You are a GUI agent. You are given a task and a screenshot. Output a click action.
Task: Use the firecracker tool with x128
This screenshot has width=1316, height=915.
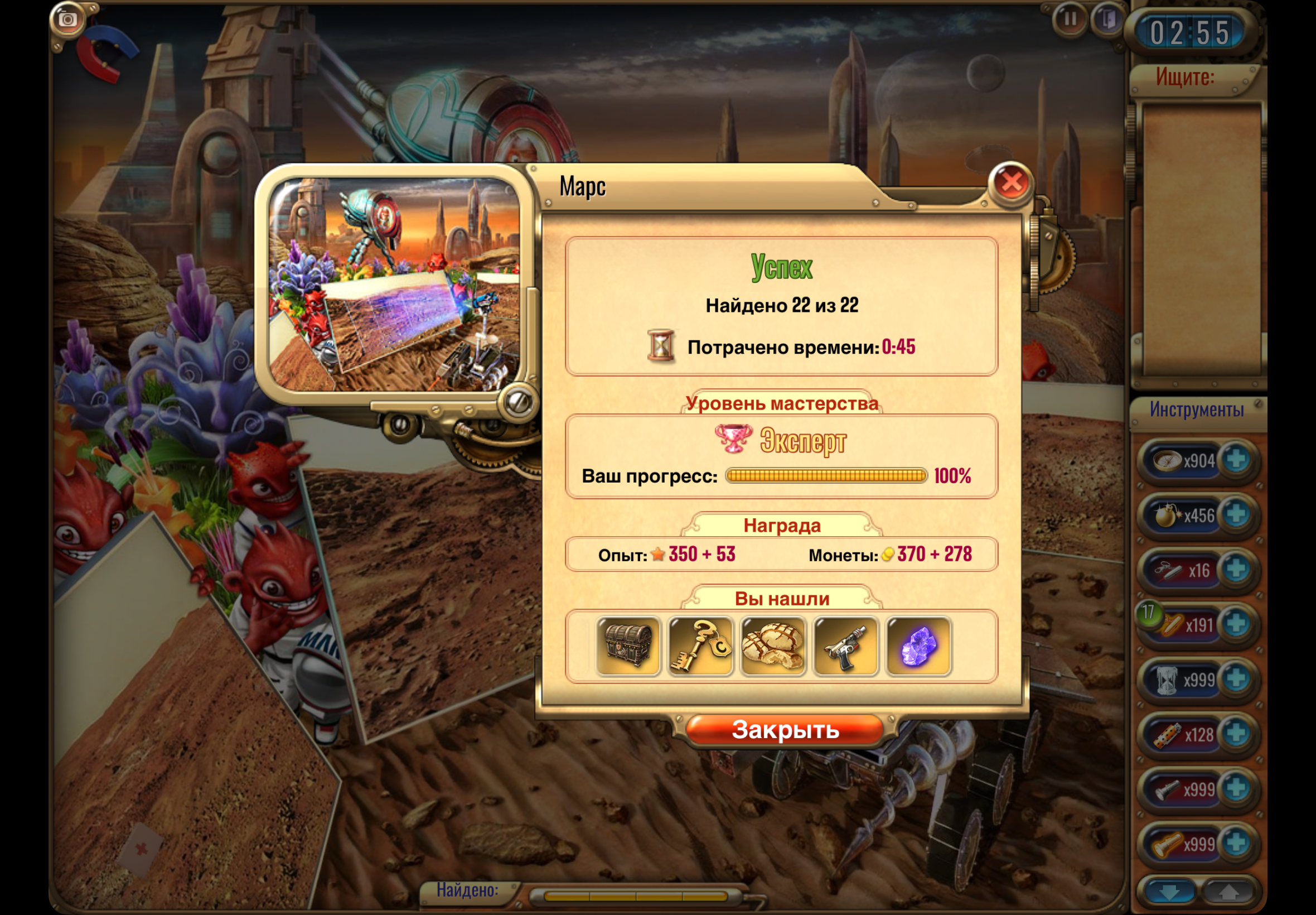pos(1168,734)
